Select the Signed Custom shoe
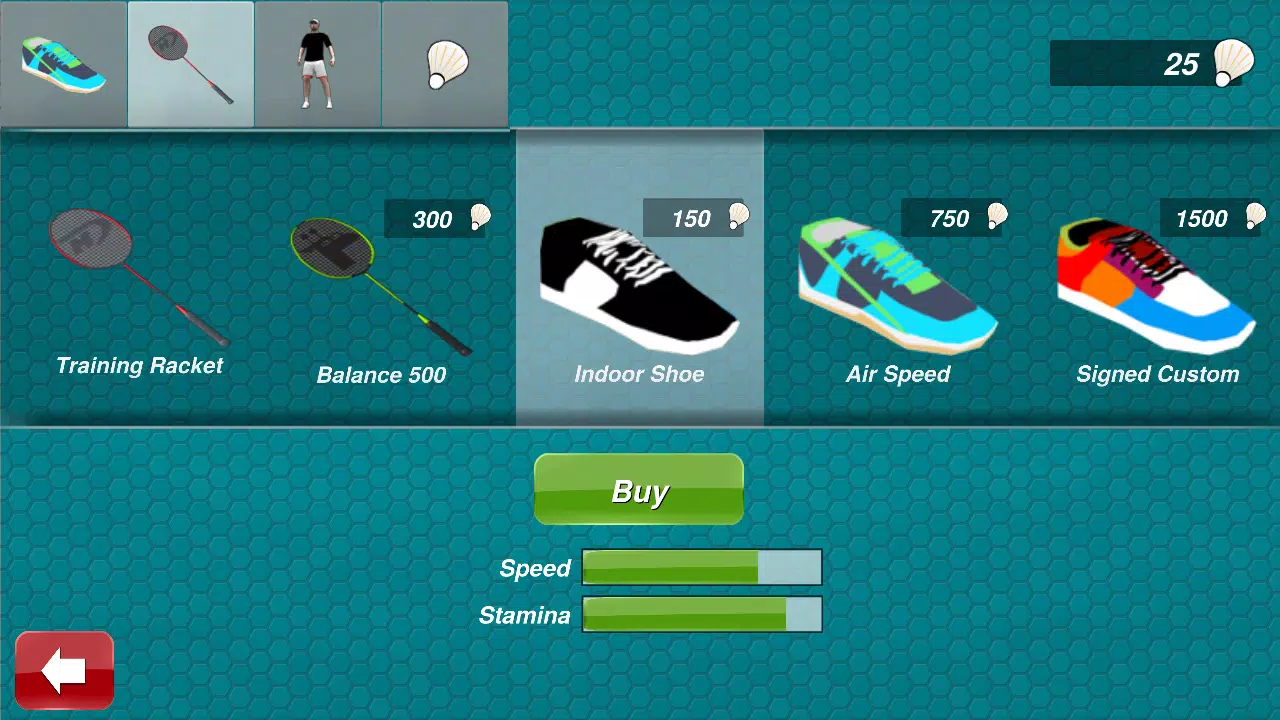1280x720 pixels. [1157, 280]
